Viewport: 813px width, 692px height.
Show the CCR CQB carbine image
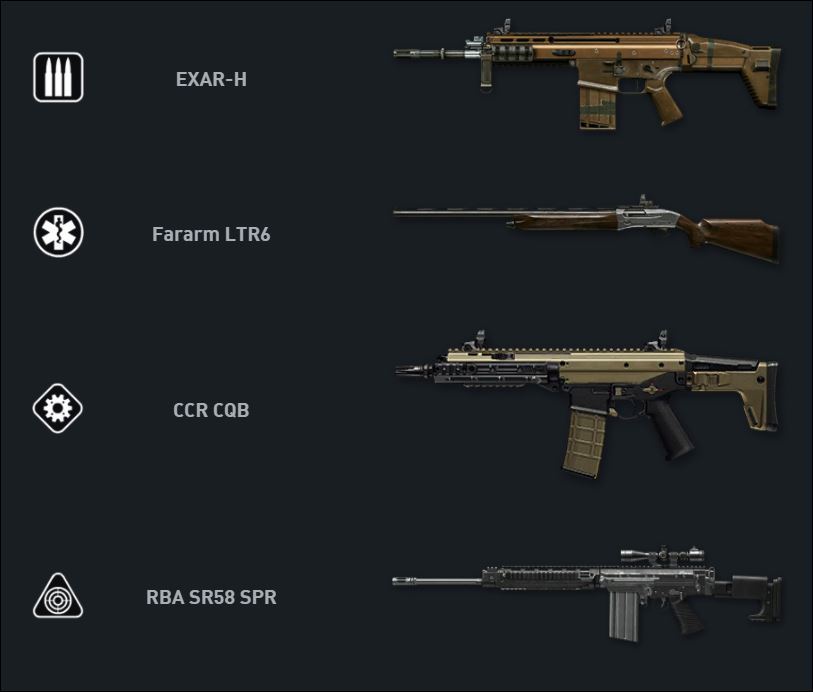click(x=586, y=400)
